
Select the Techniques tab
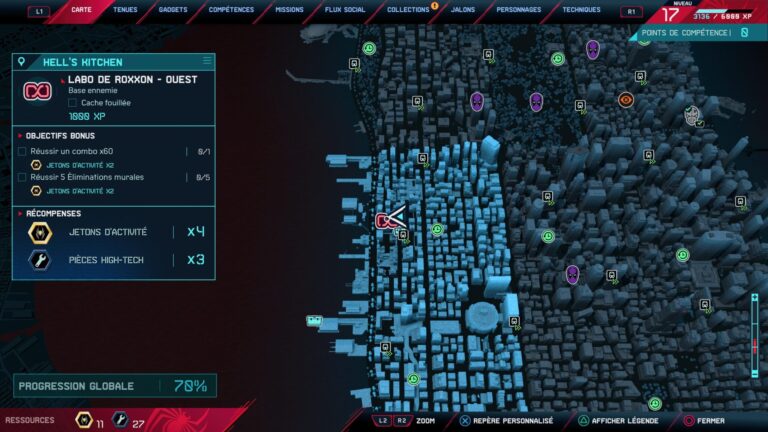[x=581, y=10]
